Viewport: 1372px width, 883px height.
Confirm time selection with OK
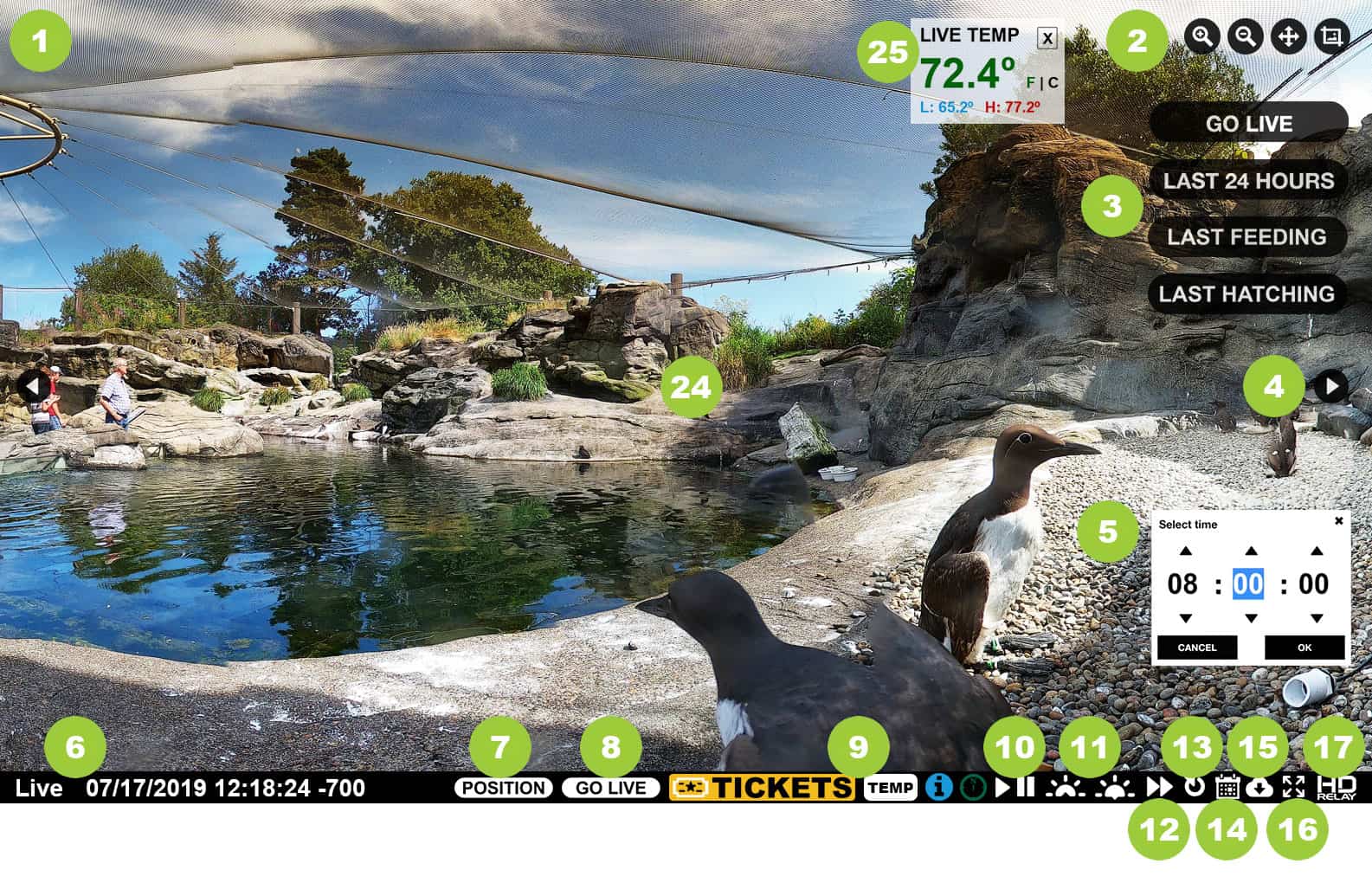click(x=1304, y=648)
